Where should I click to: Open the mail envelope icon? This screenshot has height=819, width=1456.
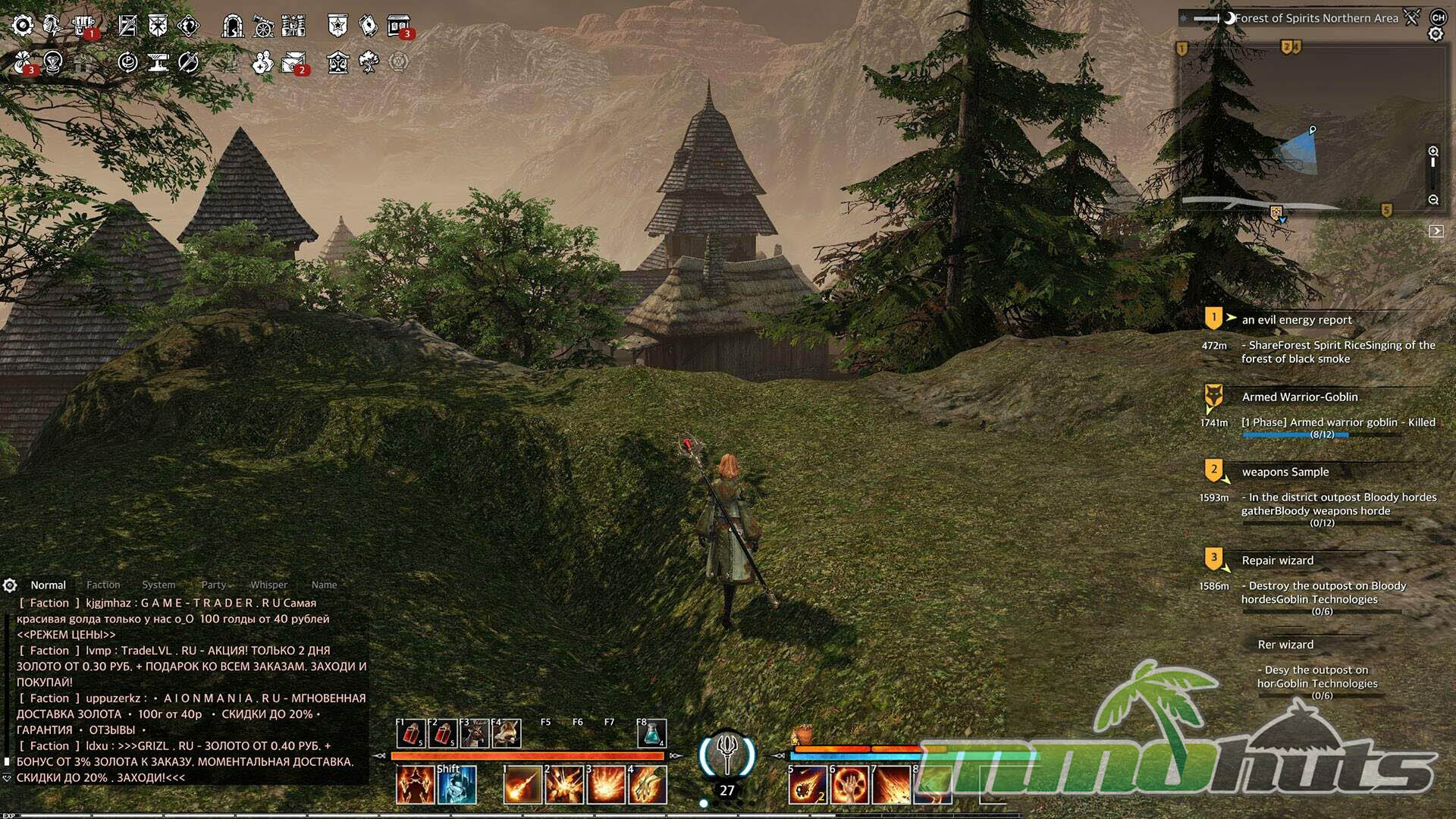pyautogui.click(x=293, y=62)
